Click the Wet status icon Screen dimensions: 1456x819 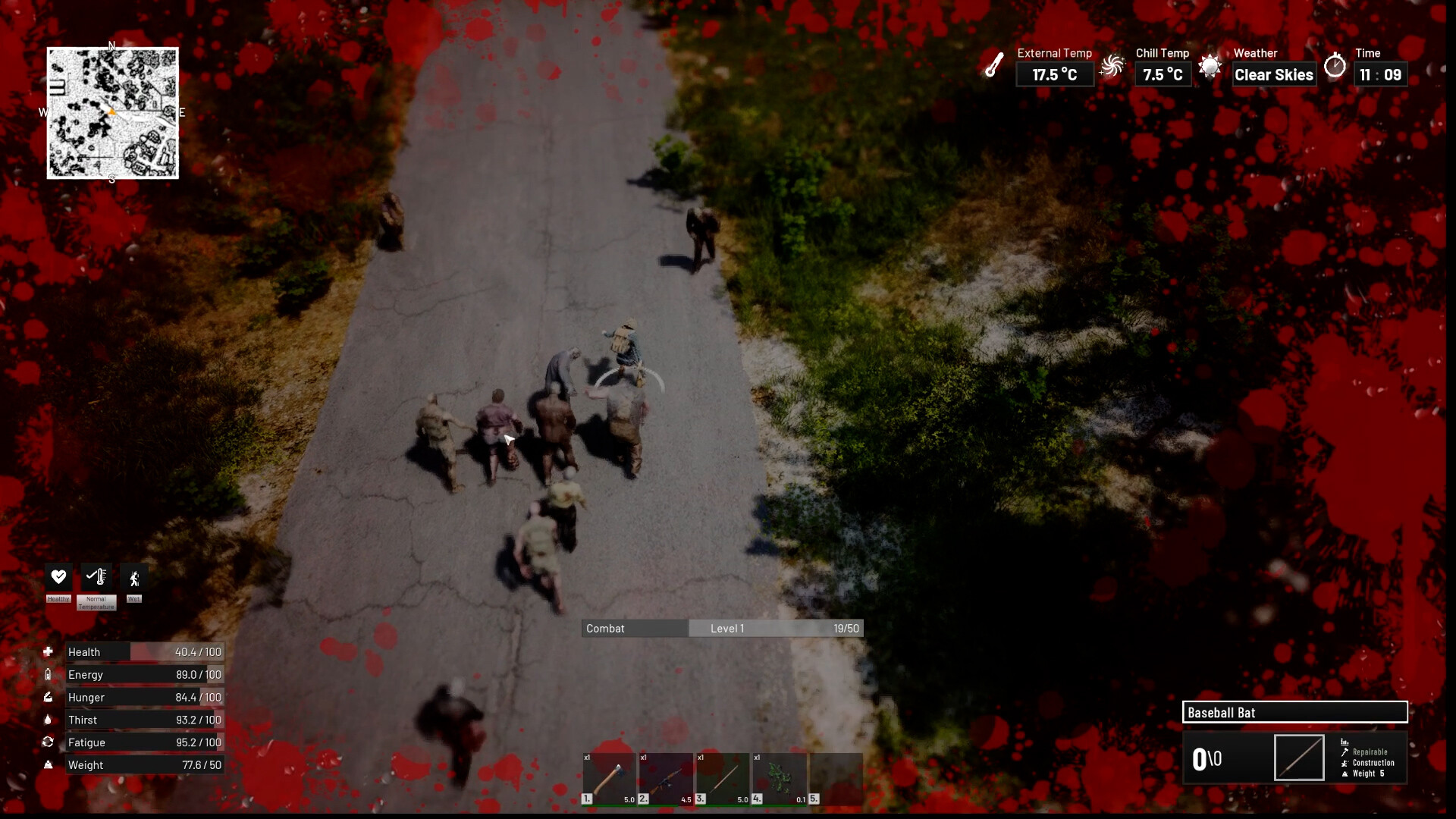tap(134, 579)
